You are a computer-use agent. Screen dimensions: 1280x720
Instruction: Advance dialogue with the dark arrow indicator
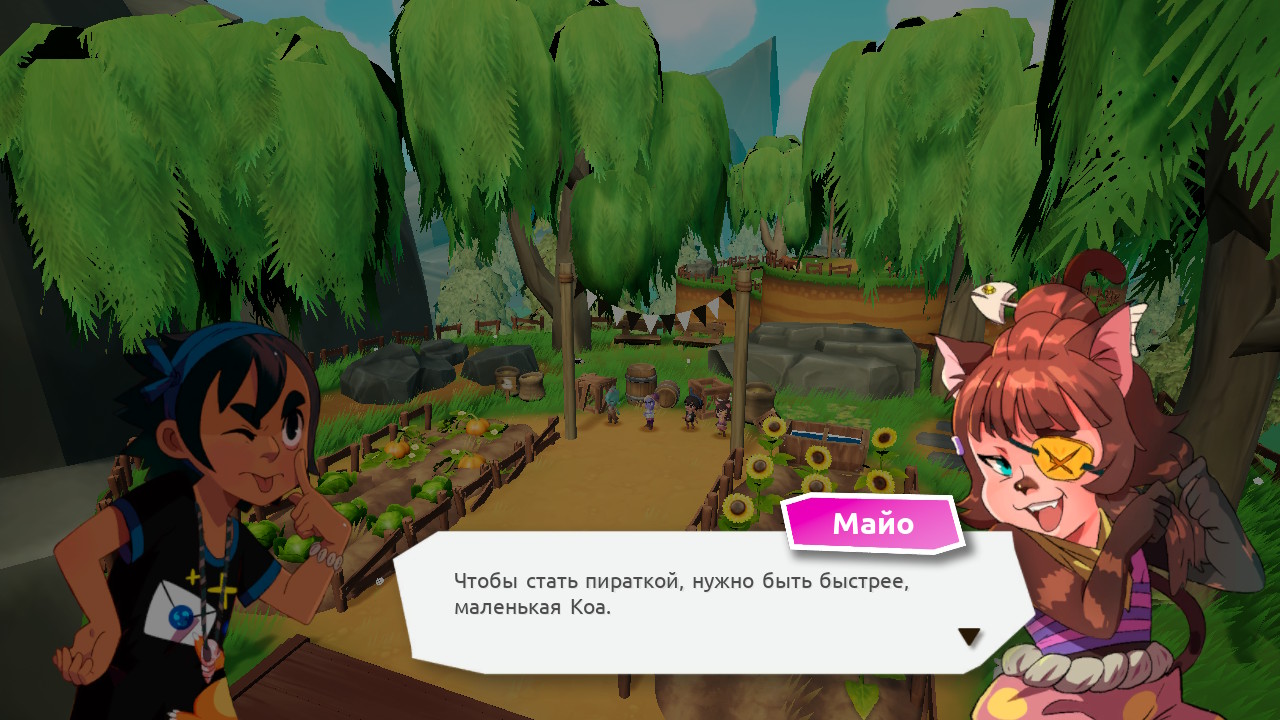968,636
